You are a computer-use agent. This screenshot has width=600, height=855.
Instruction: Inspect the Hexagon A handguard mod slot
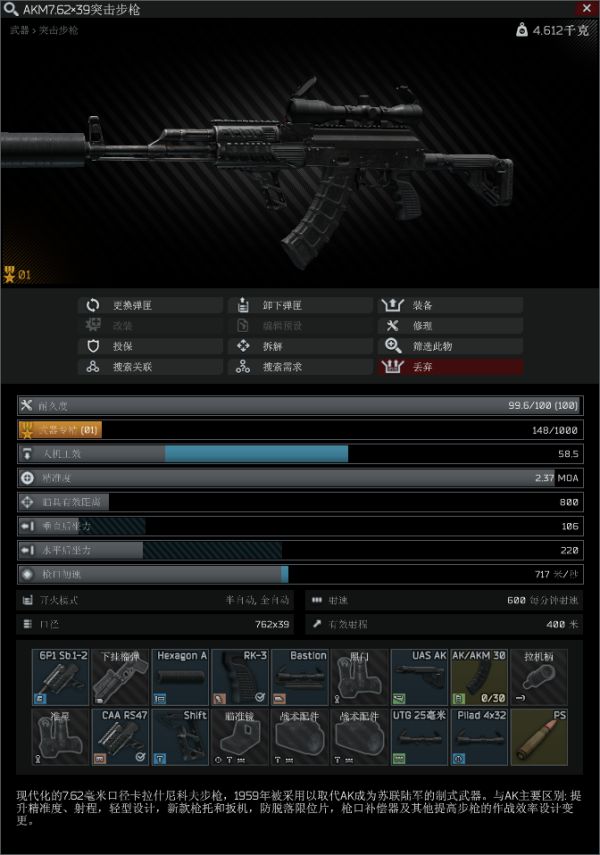[180, 678]
